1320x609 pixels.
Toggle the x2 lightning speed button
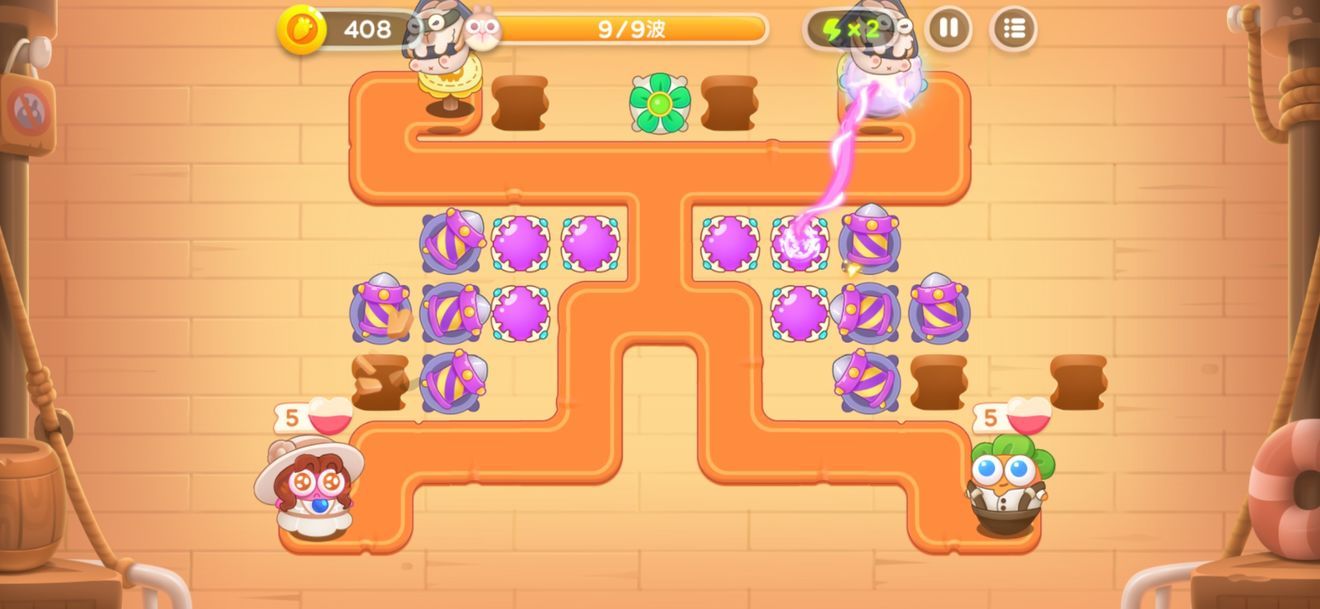[x=850, y=29]
